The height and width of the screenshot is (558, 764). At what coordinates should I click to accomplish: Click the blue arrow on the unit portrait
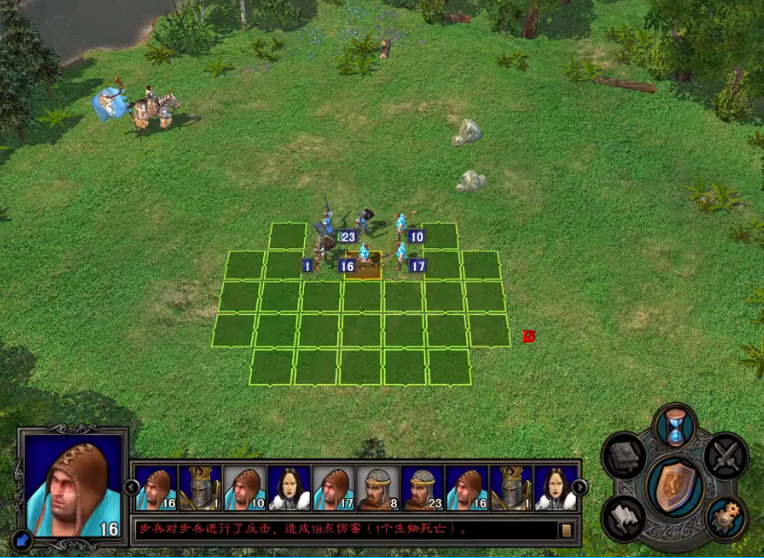(25, 541)
